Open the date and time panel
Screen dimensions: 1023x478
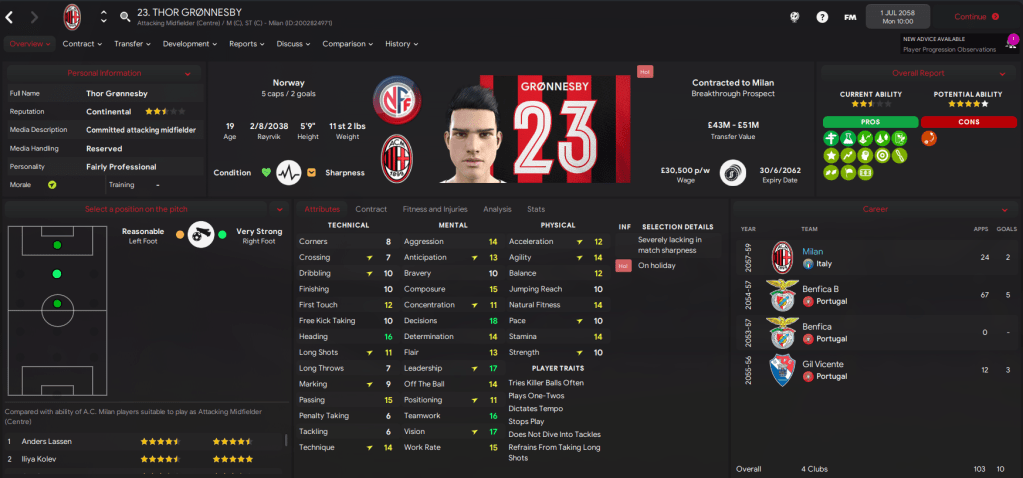[897, 16]
